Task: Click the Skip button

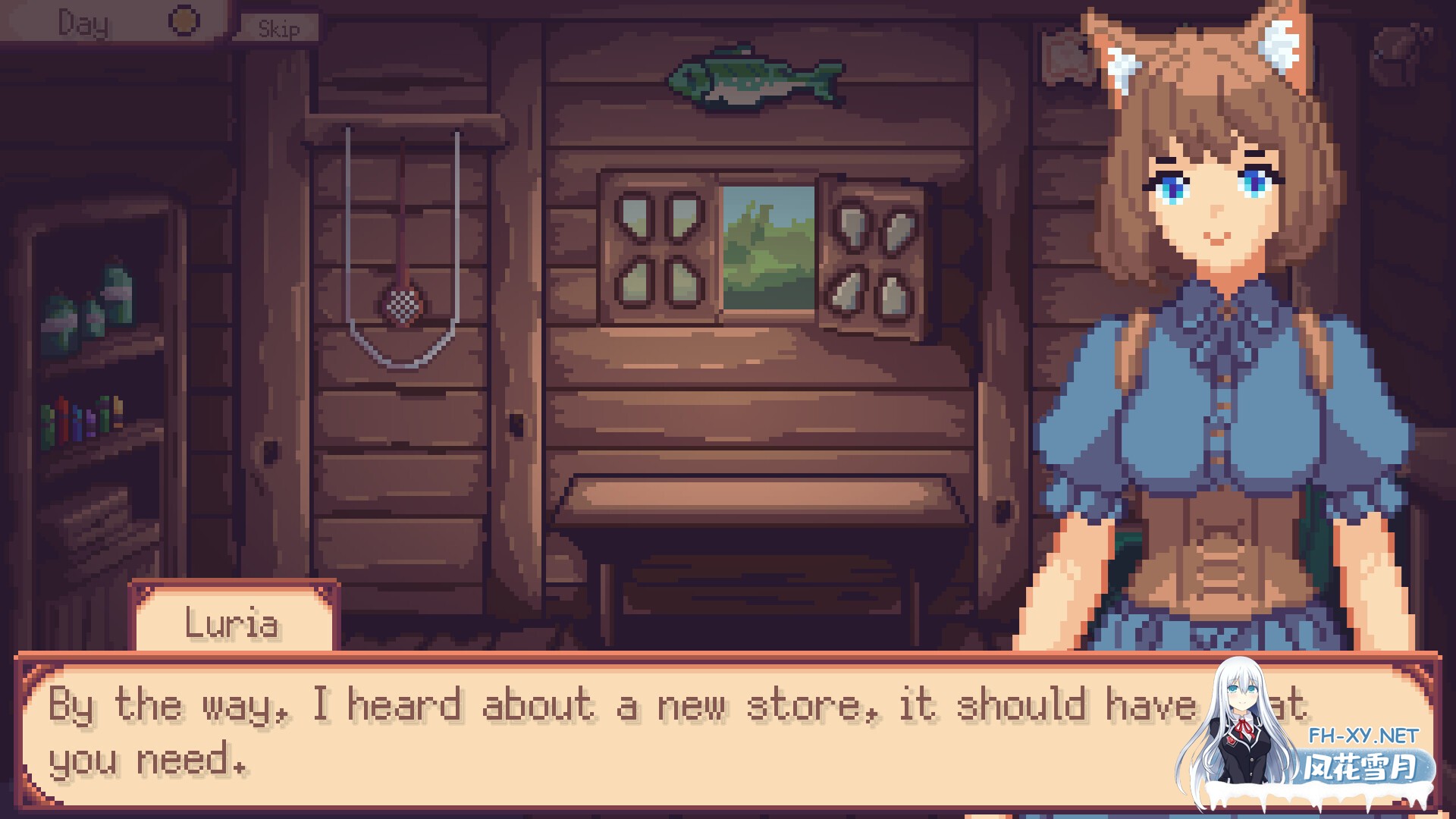Action: coord(279,29)
